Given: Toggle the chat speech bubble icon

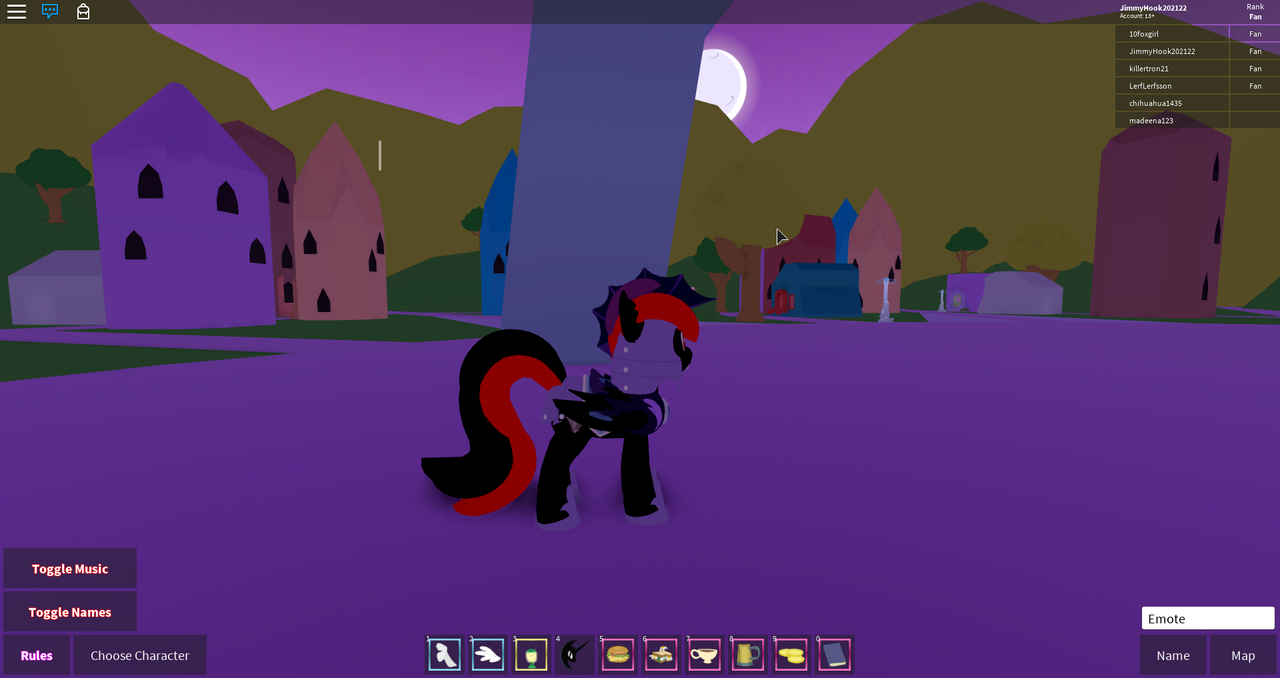Looking at the screenshot, I should [x=50, y=12].
